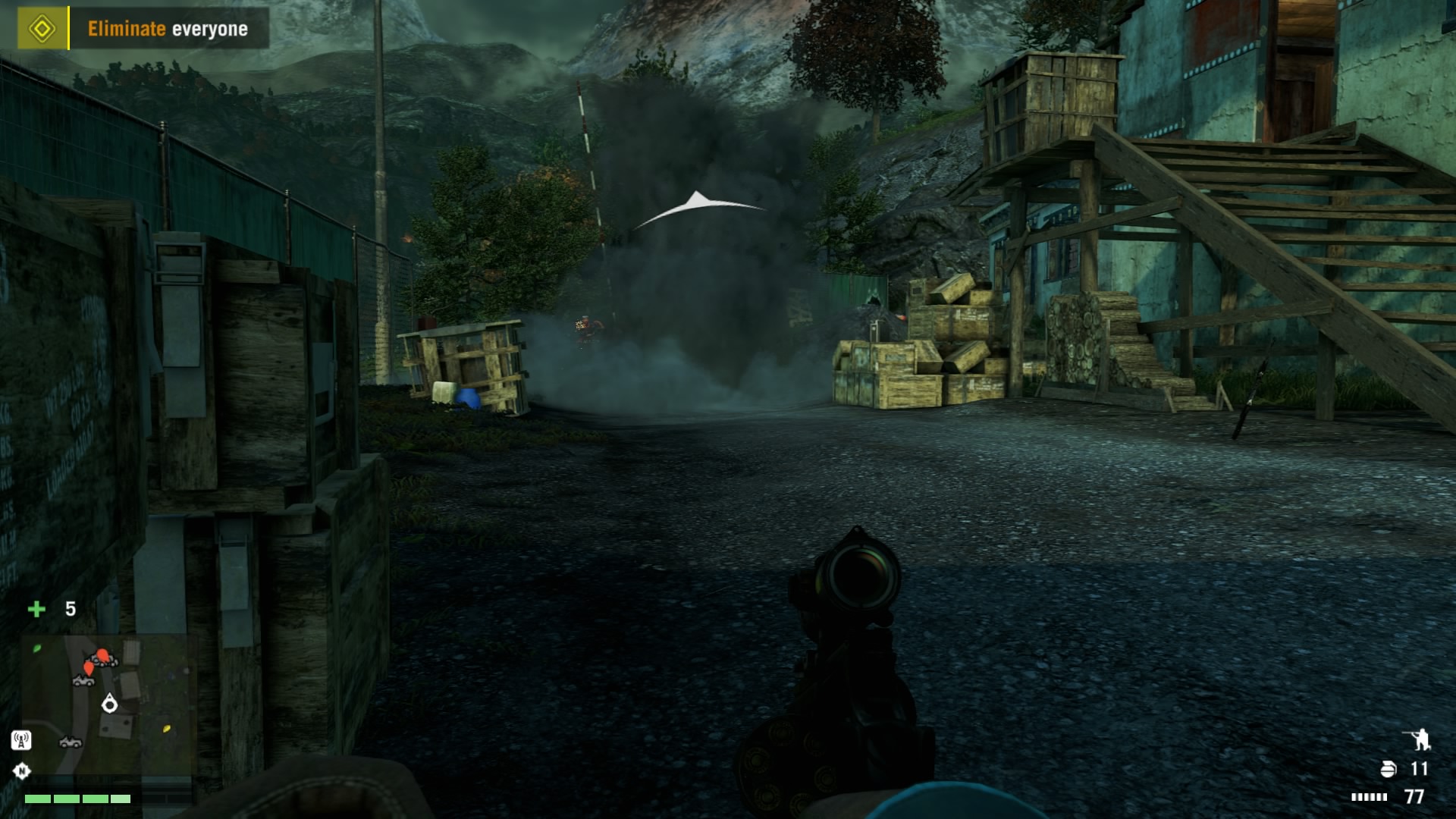Select the green leaf marker on minimap
Image resolution: width=1456 pixels, height=819 pixels.
pos(37,648)
